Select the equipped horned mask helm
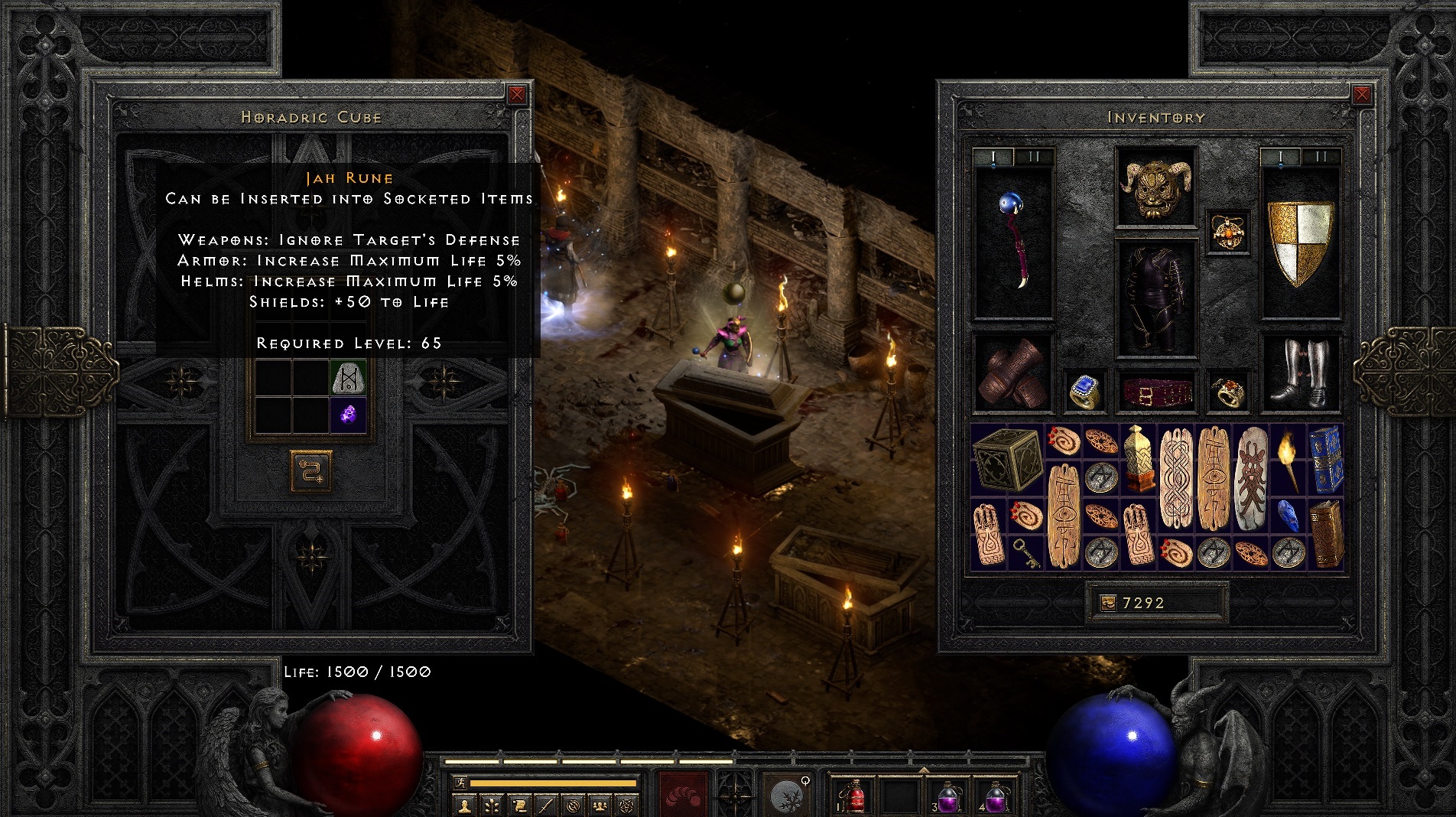Viewport: 1456px width, 817px height. (1155, 187)
